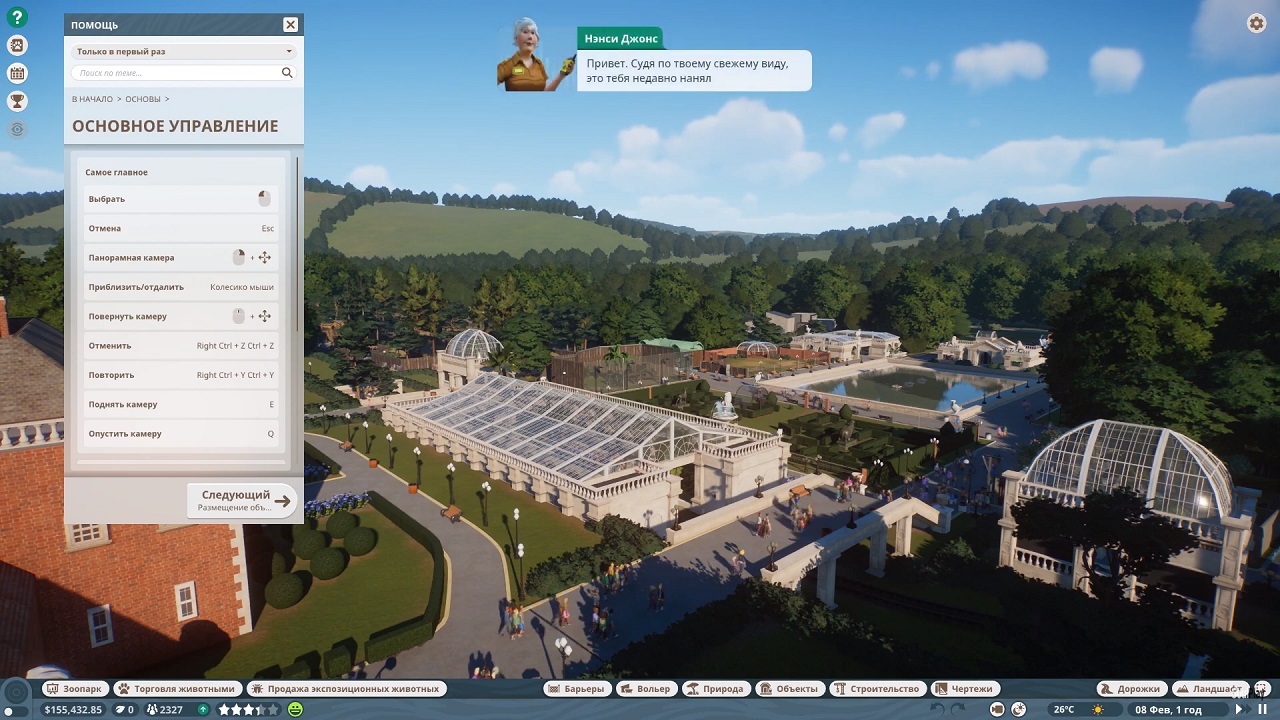Image resolution: width=1280 pixels, height=720 pixels.
Task: Open the gear settings icon
Action: (x=1257, y=24)
